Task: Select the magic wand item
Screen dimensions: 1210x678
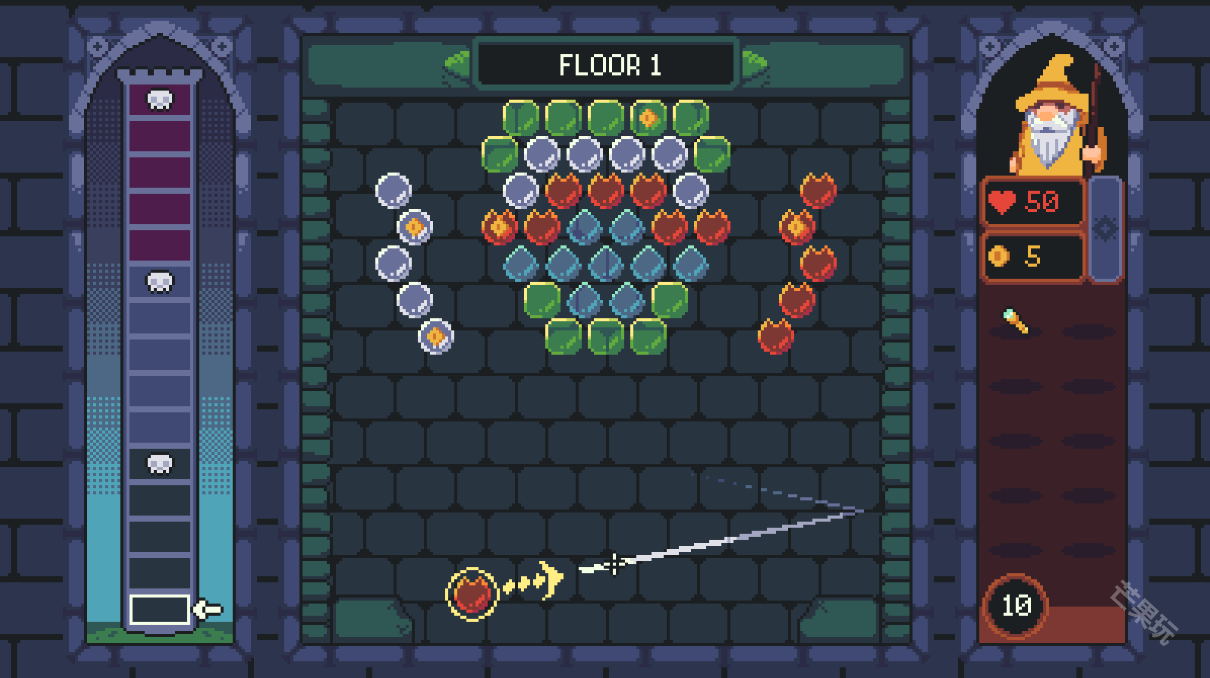Action: pos(1016,322)
